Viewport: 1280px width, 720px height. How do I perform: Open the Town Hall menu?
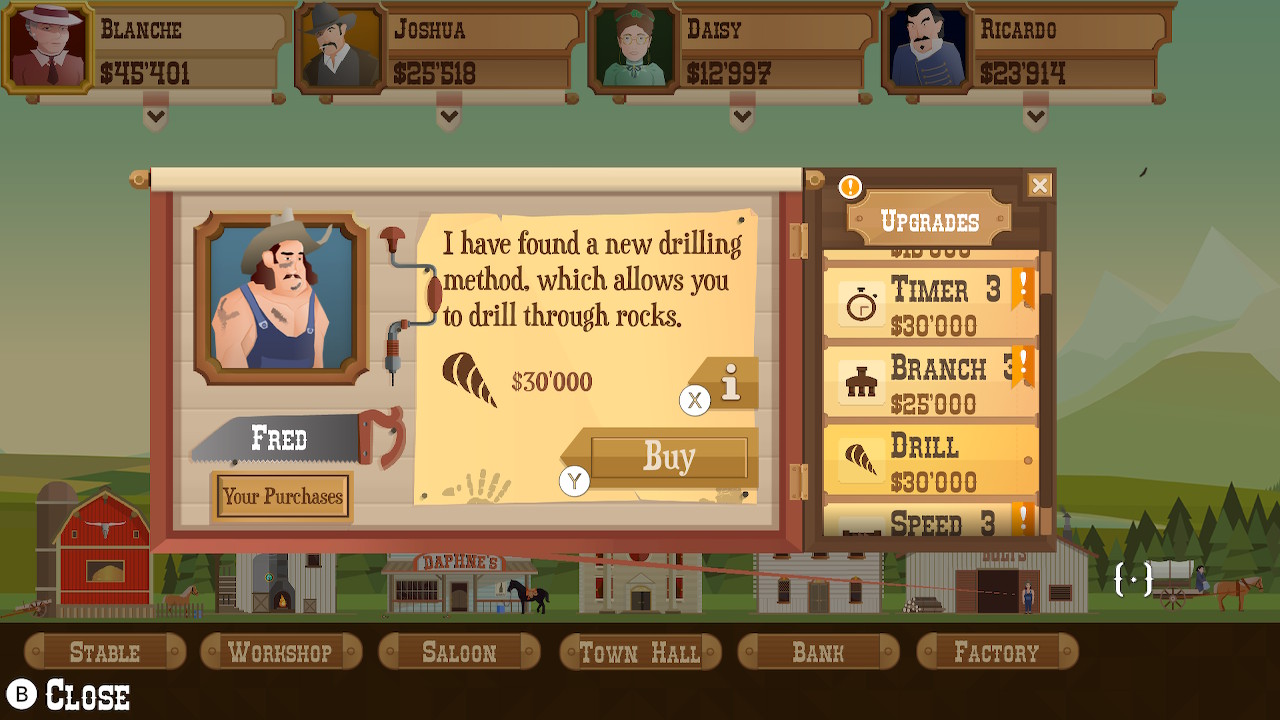639,651
